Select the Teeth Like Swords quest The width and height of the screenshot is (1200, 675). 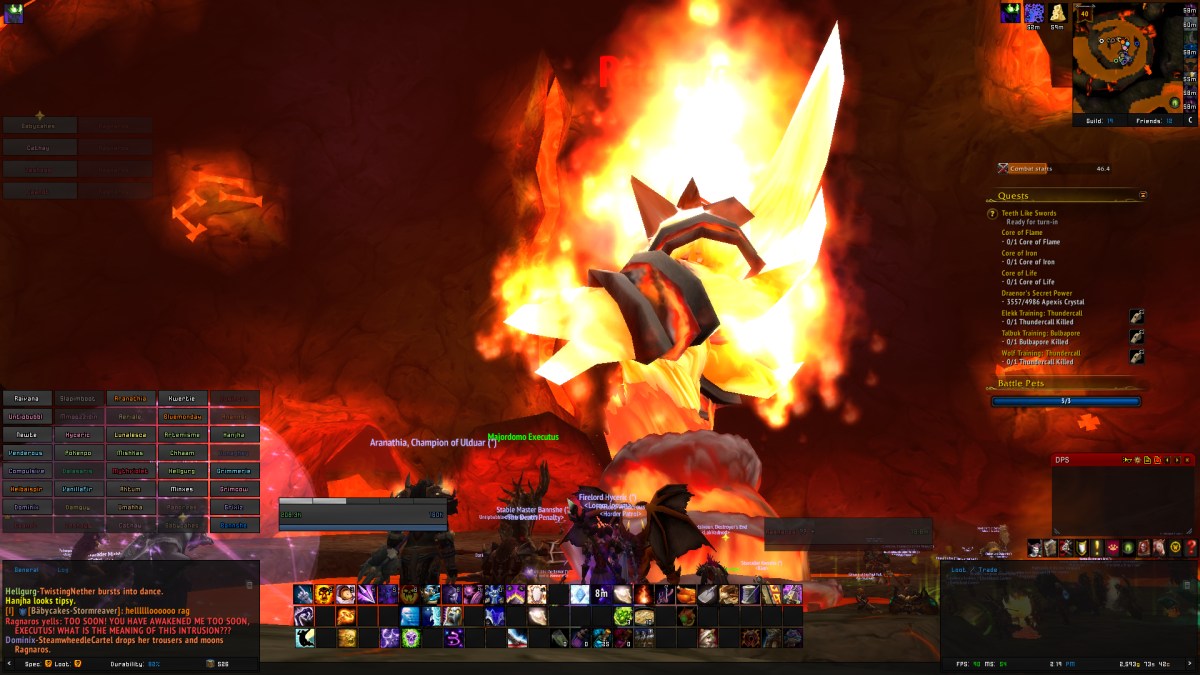tap(1028, 213)
